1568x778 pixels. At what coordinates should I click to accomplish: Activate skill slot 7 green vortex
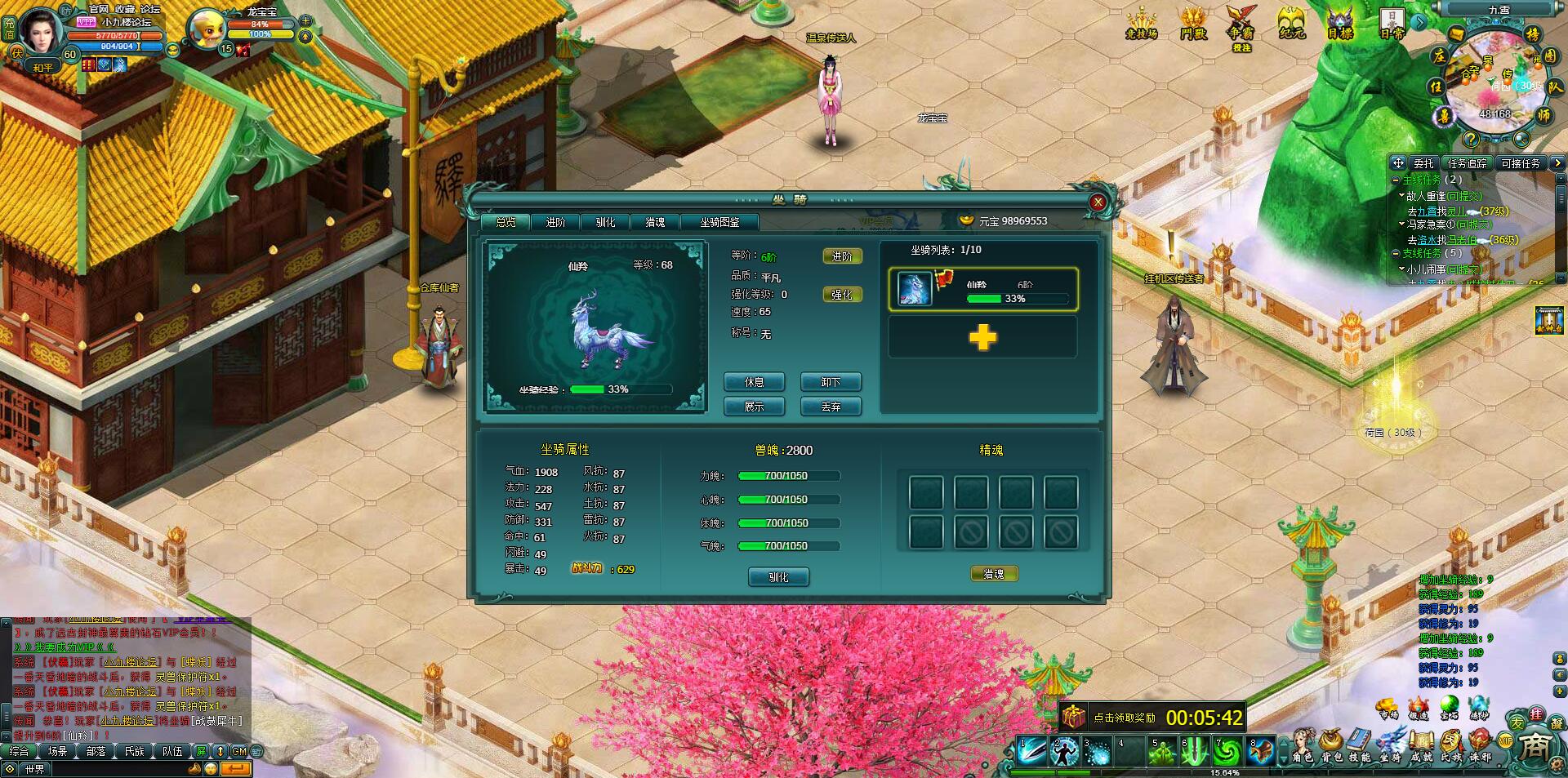(x=1227, y=752)
